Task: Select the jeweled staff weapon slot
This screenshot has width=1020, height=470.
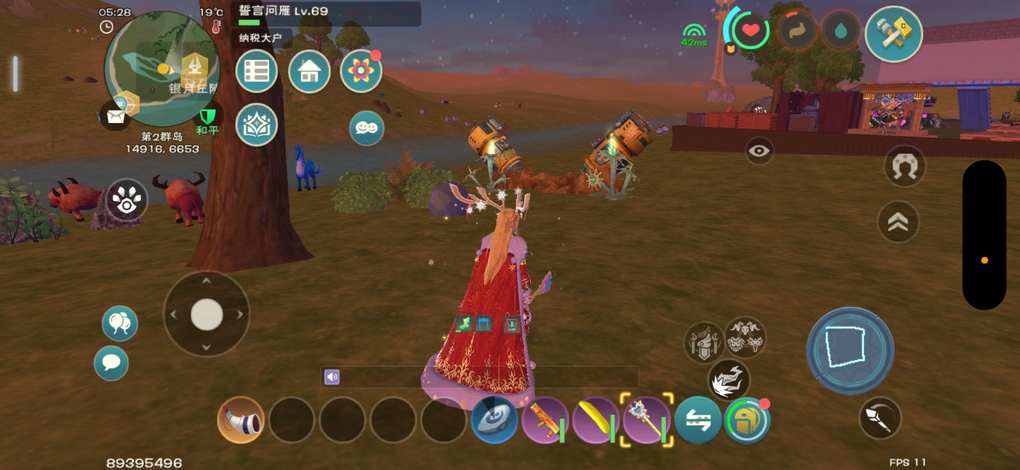Action: pyautogui.click(x=647, y=420)
